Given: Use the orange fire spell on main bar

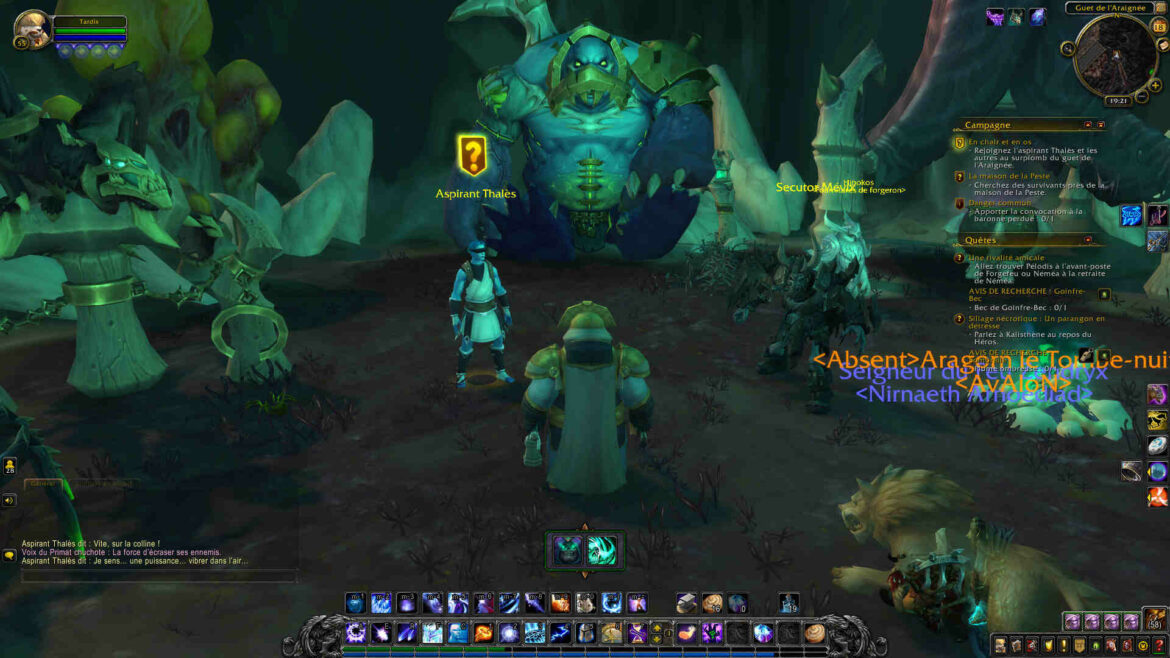Looking at the screenshot, I should pyautogui.click(x=483, y=633).
